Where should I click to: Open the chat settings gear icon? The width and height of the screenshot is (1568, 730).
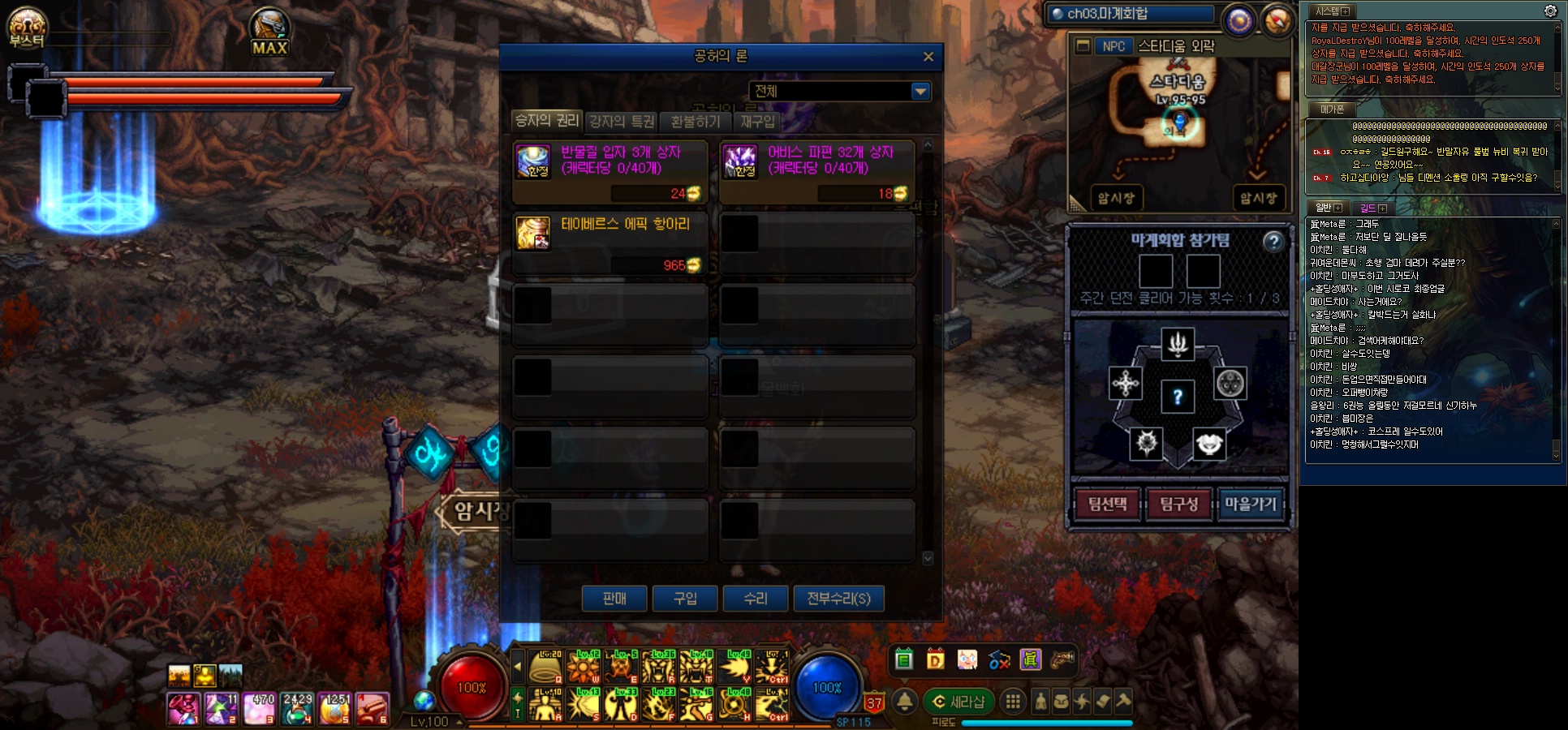tap(1550, 11)
